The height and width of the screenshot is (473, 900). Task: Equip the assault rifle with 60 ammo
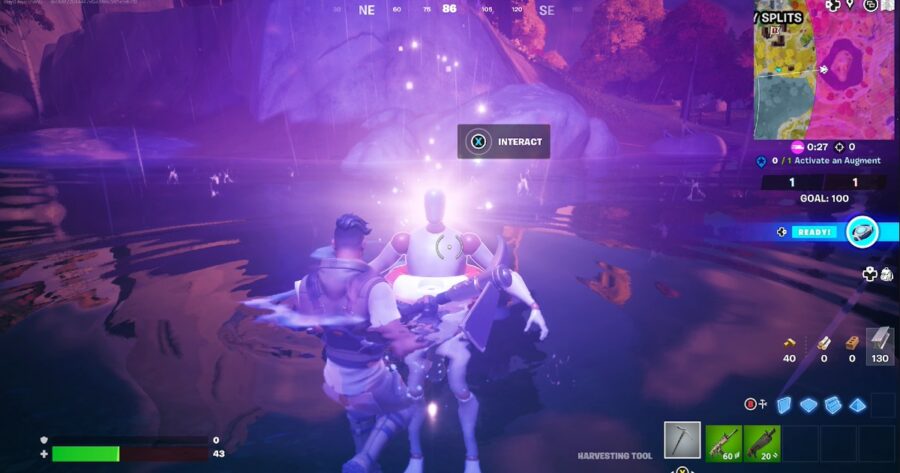[x=723, y=442]
